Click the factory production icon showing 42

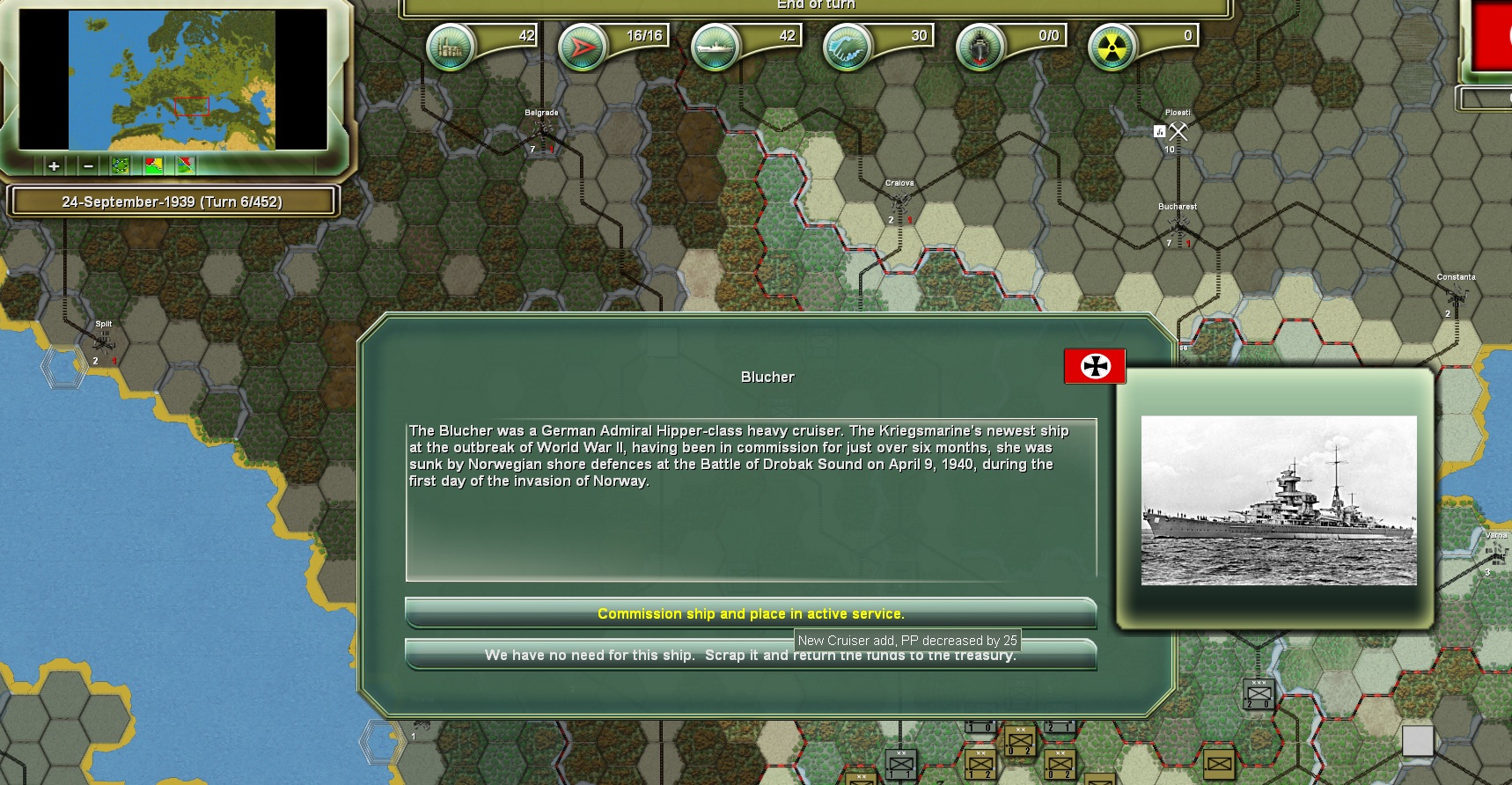pyautogui.click(x=452, y=48)
